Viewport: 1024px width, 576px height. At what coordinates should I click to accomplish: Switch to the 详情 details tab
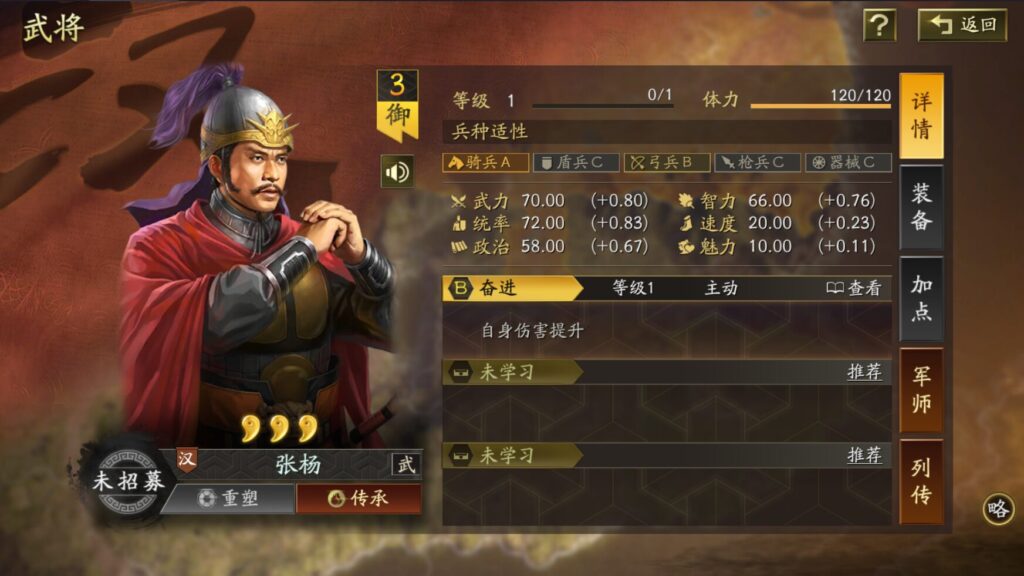coord(921,115)
